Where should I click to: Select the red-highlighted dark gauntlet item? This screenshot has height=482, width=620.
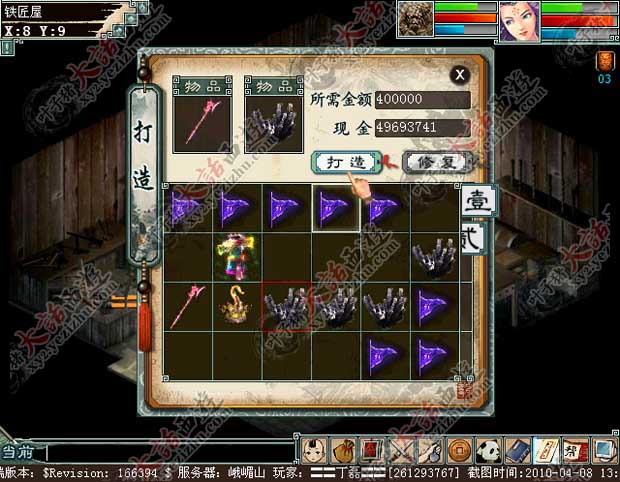point(286,305)
